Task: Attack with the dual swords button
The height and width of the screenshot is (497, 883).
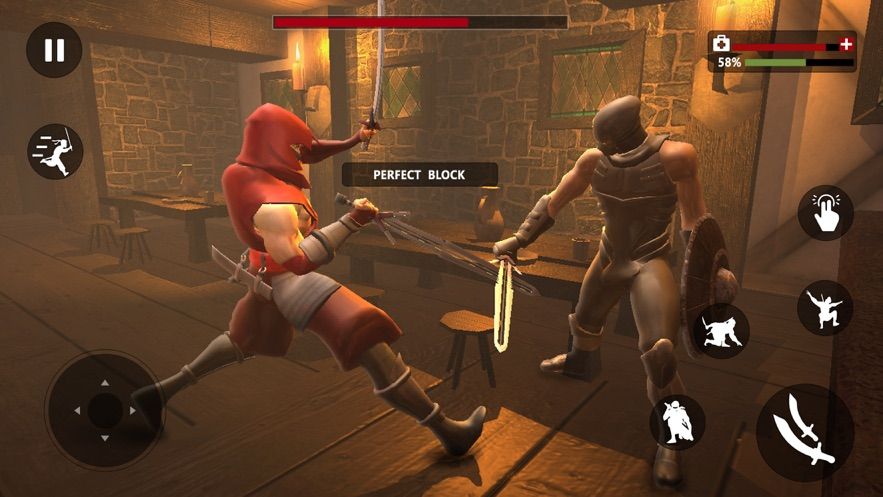Action: [x=805, y=433]
